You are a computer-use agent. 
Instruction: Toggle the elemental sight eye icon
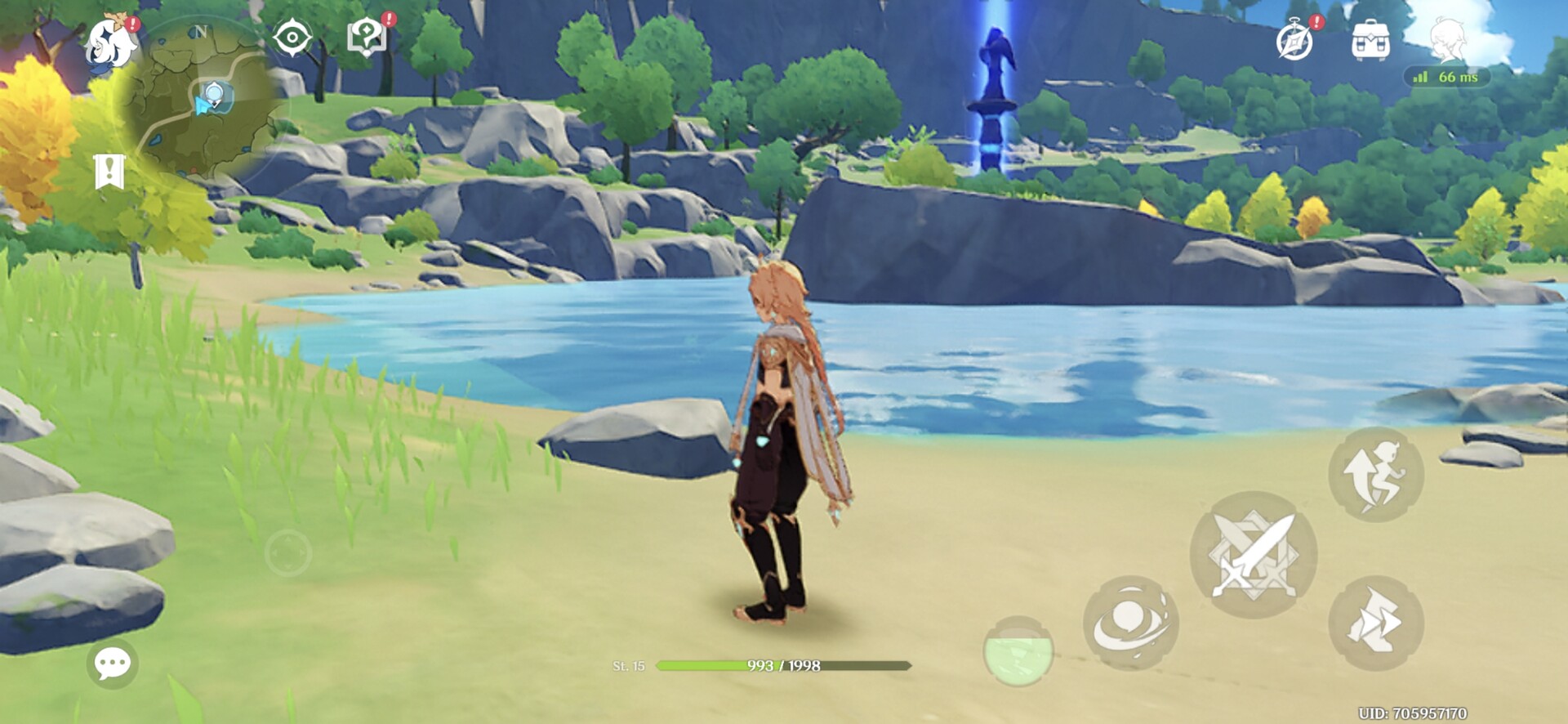[292, 38]
